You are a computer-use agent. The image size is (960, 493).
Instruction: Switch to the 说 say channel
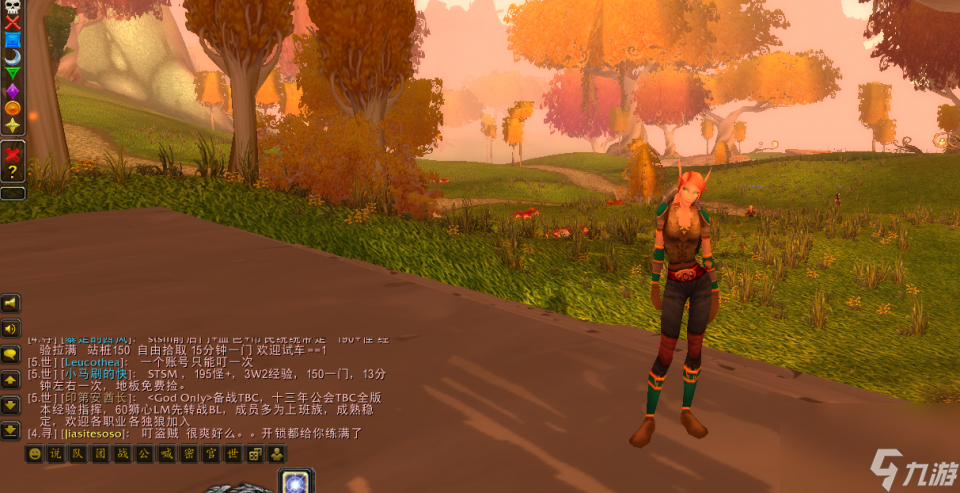click(x=57, y=454)
